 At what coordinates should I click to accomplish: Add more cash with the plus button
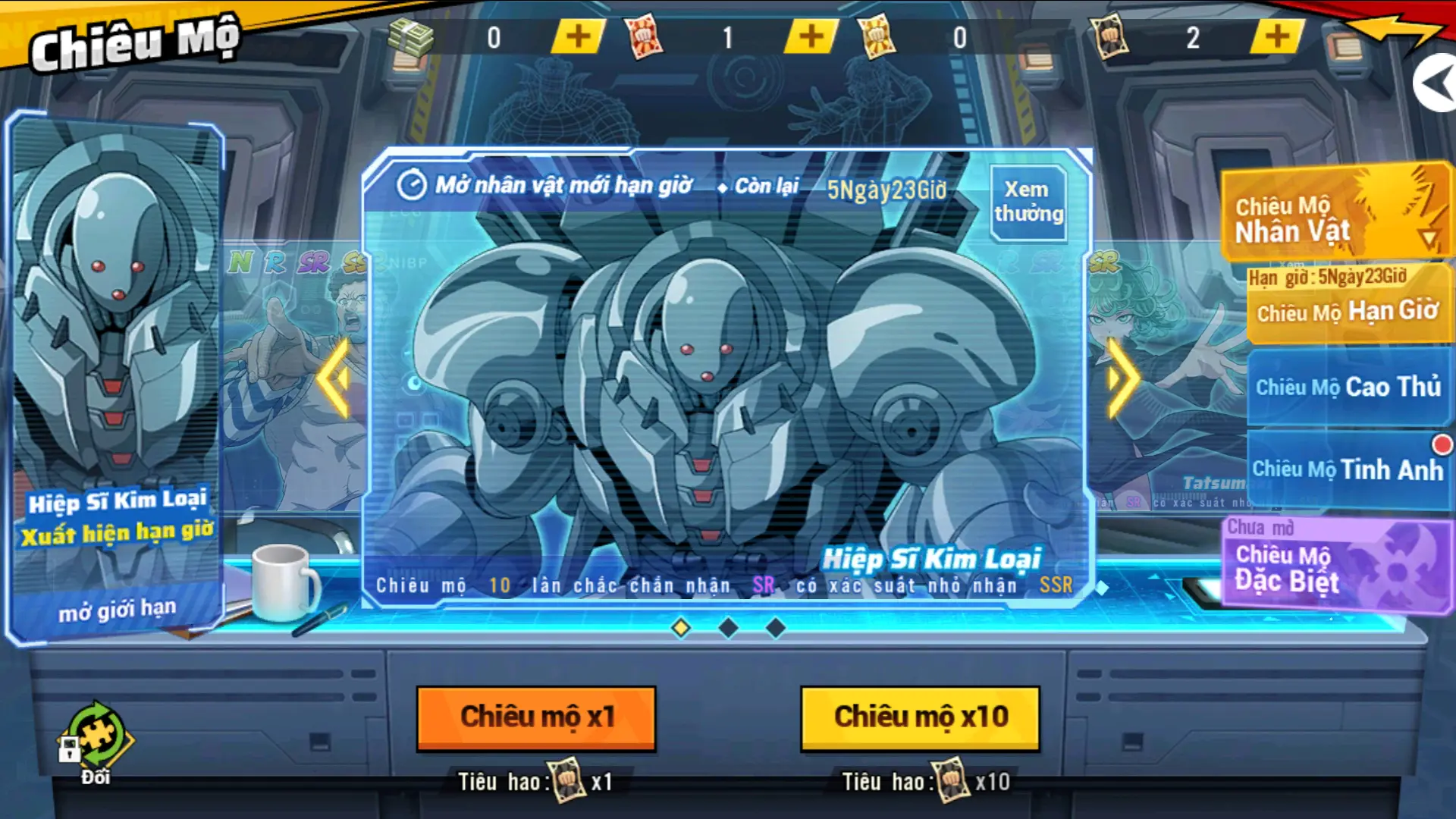[x=578, y=36]
